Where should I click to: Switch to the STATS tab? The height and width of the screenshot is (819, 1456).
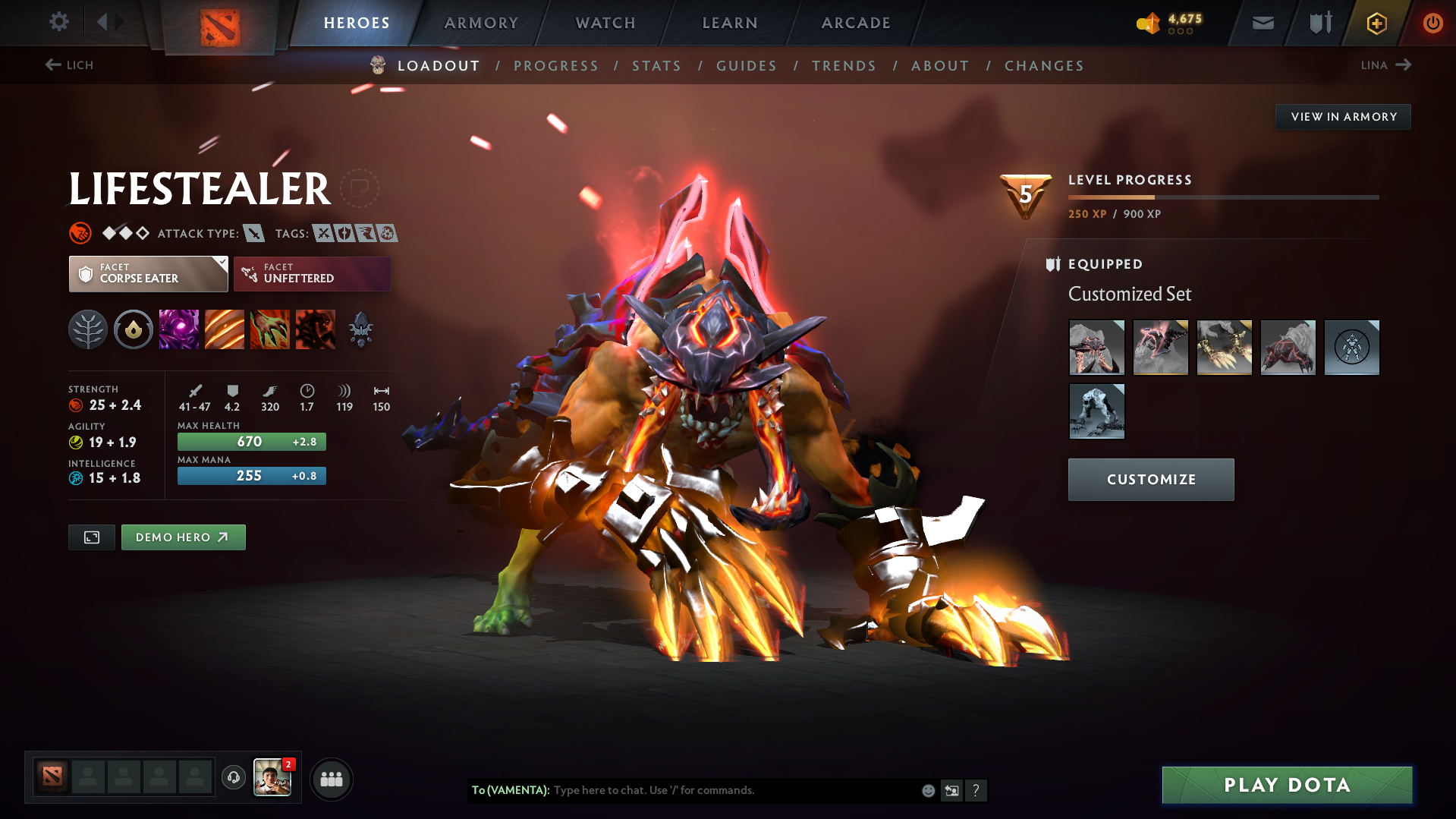(656, 66)
